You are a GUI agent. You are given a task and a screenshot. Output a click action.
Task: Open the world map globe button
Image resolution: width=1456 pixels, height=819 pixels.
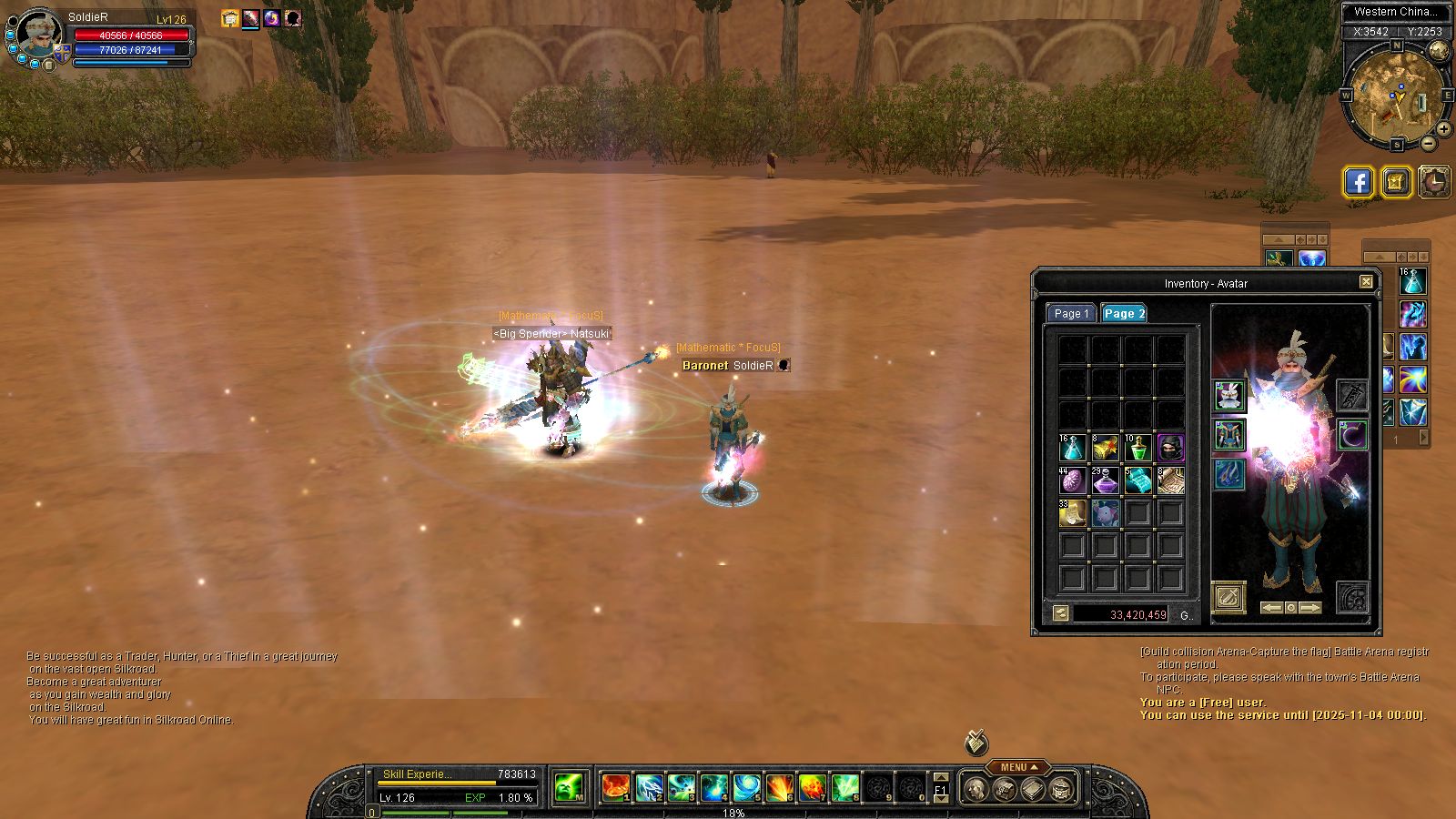coord(1439,51)
